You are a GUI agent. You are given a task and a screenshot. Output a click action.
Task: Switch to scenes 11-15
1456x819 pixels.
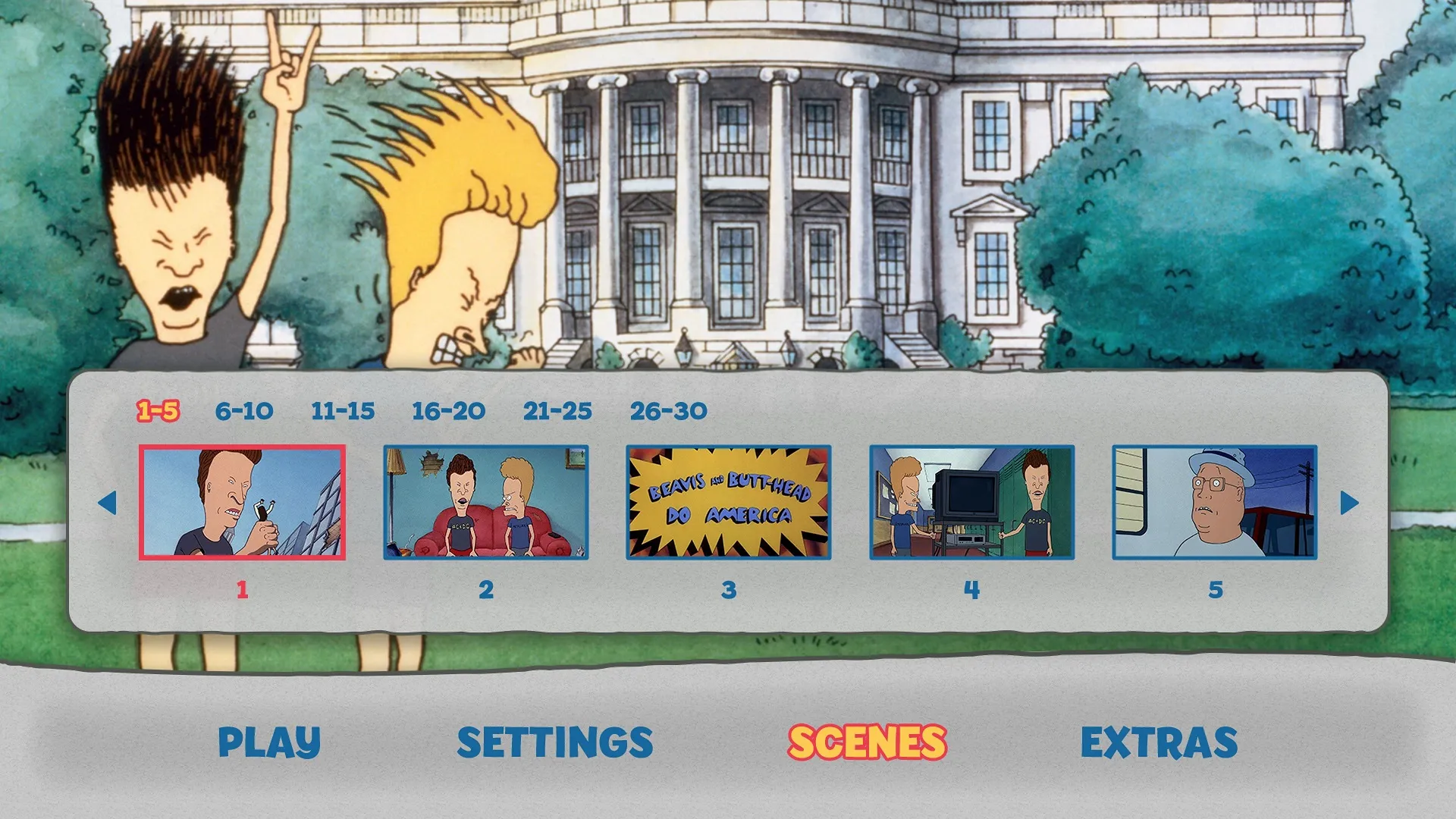[344, 410]
